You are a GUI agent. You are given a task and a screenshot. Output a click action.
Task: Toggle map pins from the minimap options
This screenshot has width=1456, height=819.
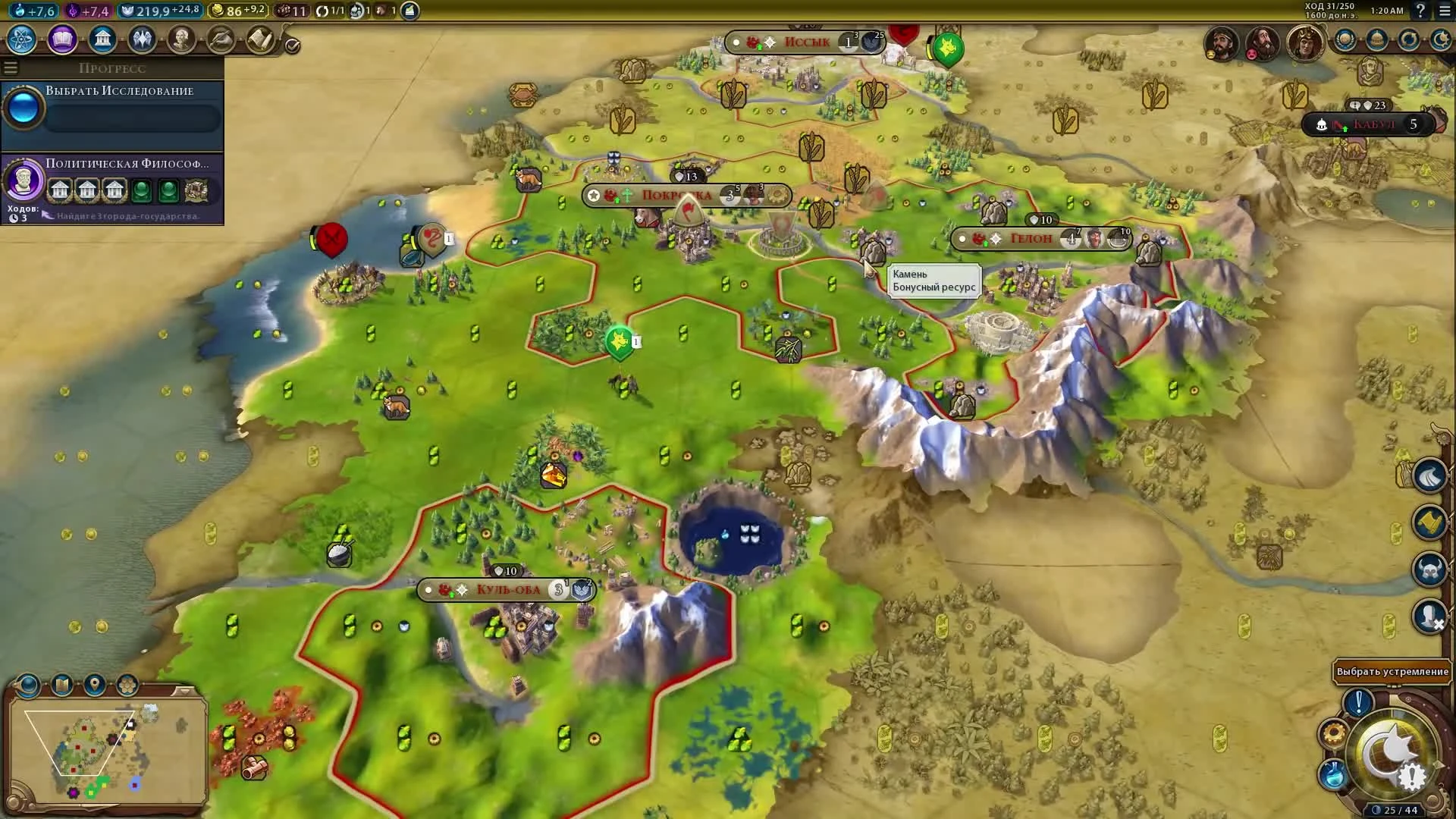[93, 685]
